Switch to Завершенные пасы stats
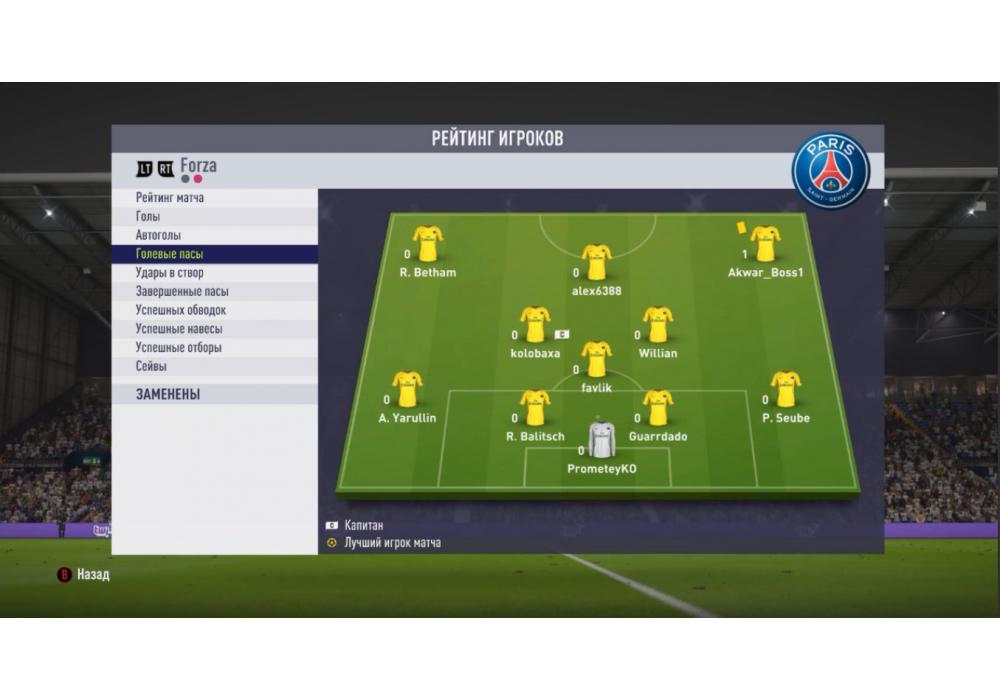Image resolution: width=1000 pixels, height=700 pixels. coord(182,292)
